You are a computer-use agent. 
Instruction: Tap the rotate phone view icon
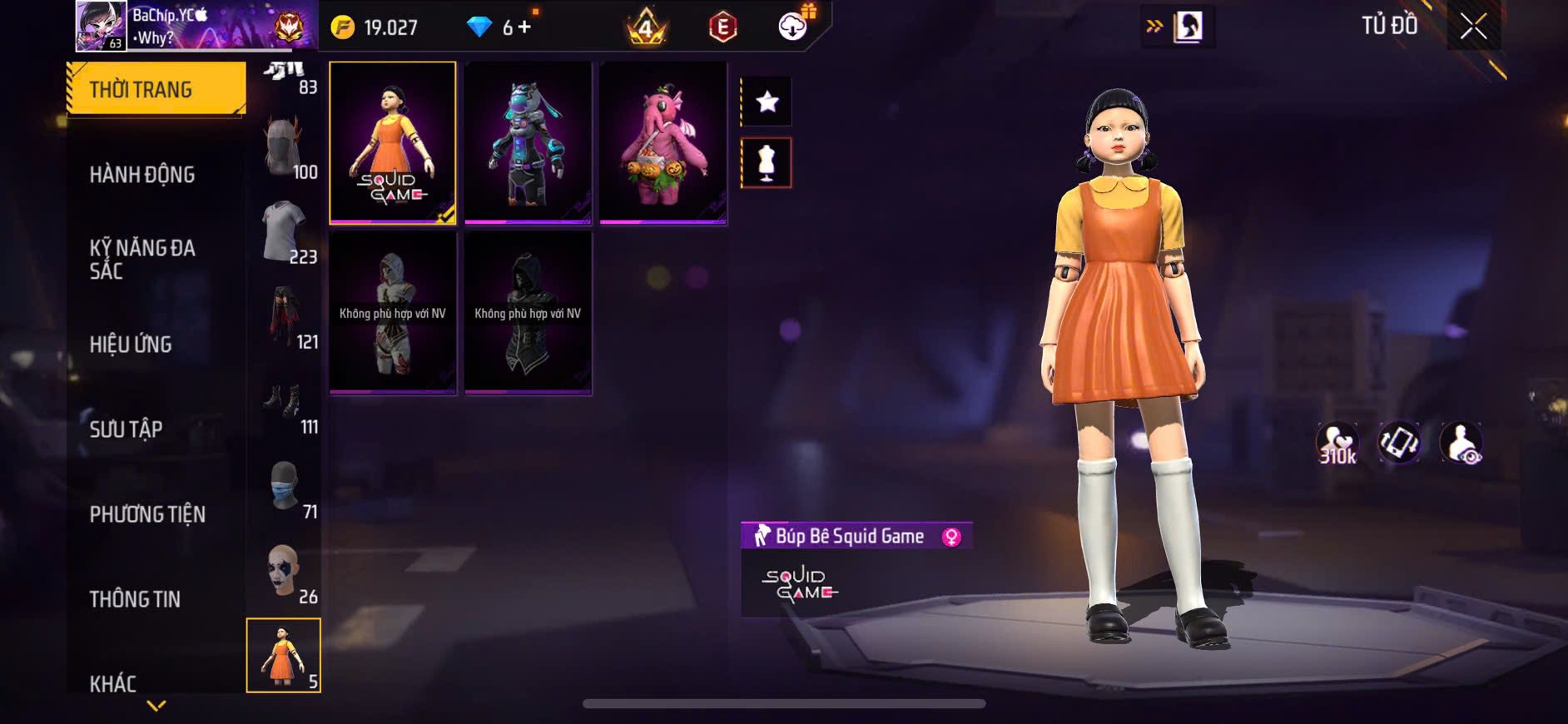coord(1399,443)
